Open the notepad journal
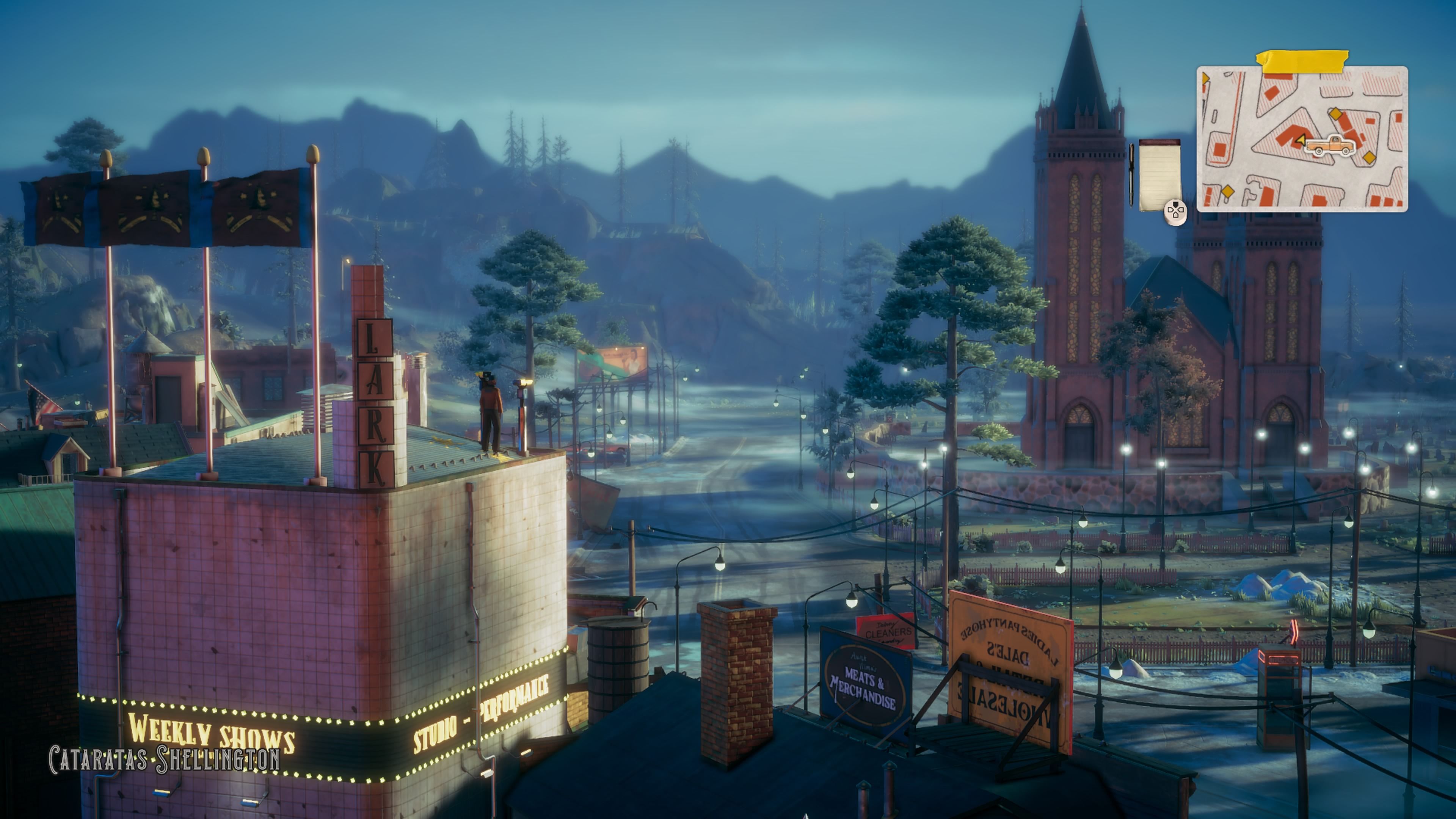 coord(1159,175)
